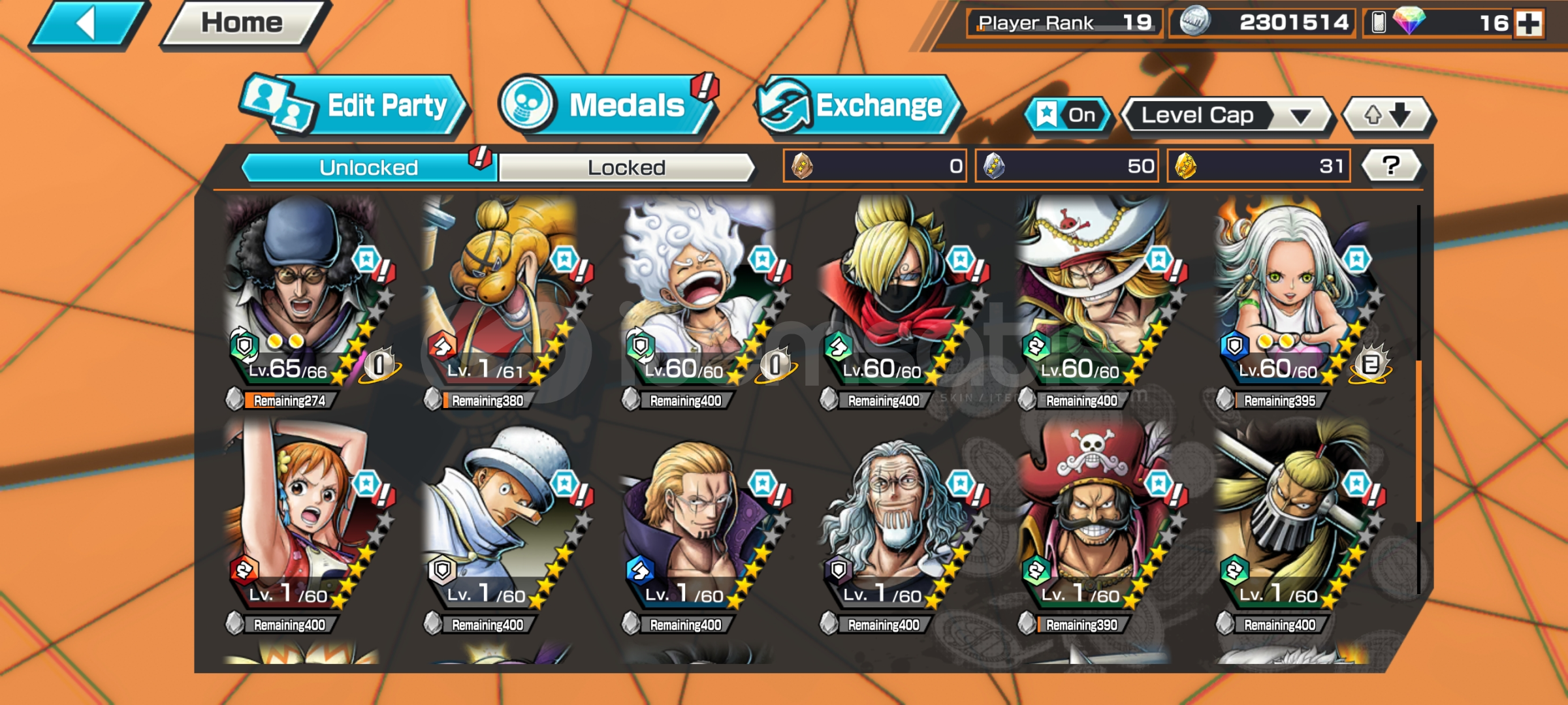Reverse the sort order with arrows button
Viewport: 1568px width, 705px height.
[1387, 116]
